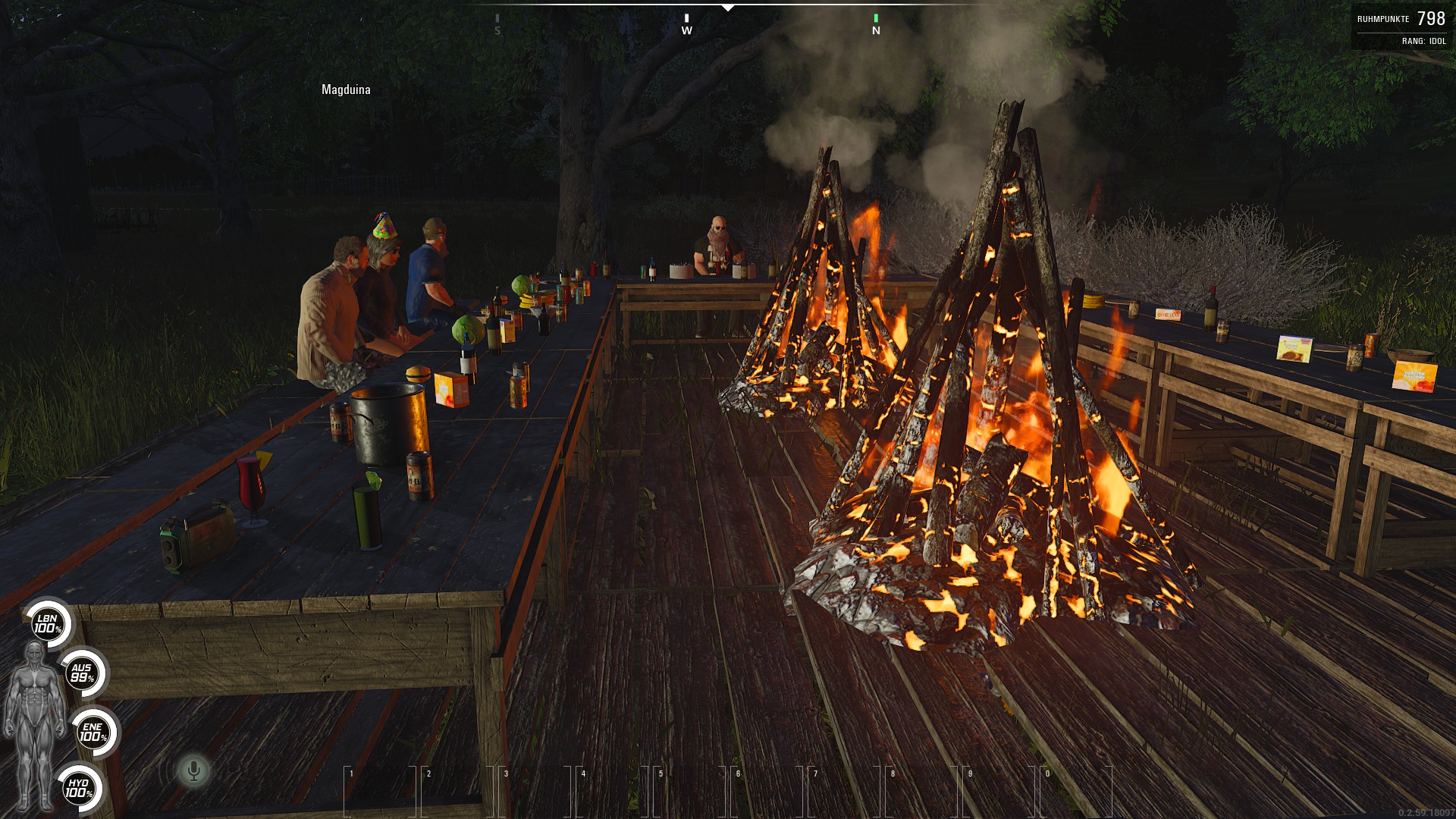Click the white heading pointer above the compass

click(730, 6)
